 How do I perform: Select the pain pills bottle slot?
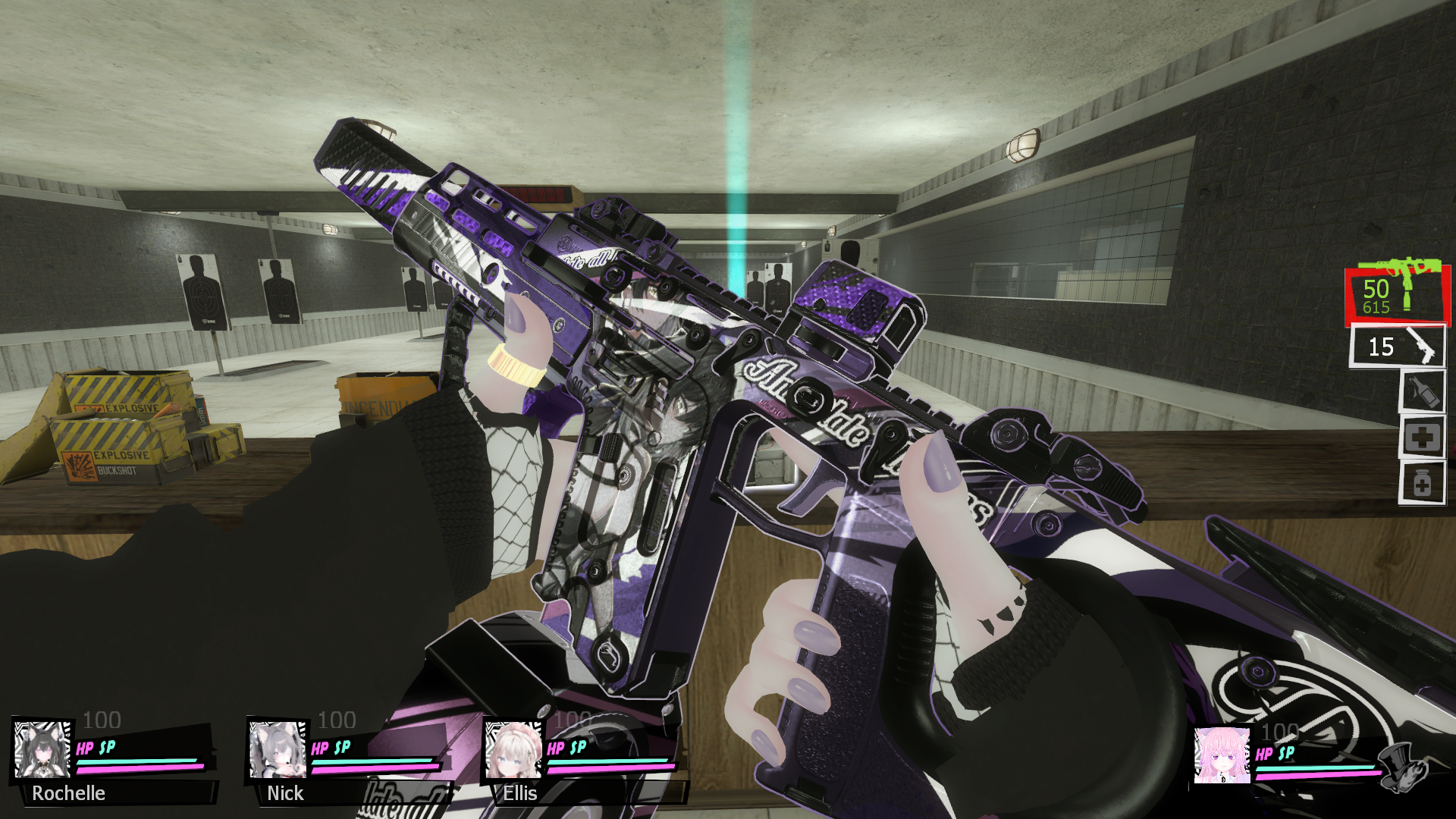pyautogui.click(x=1422, y=483)
